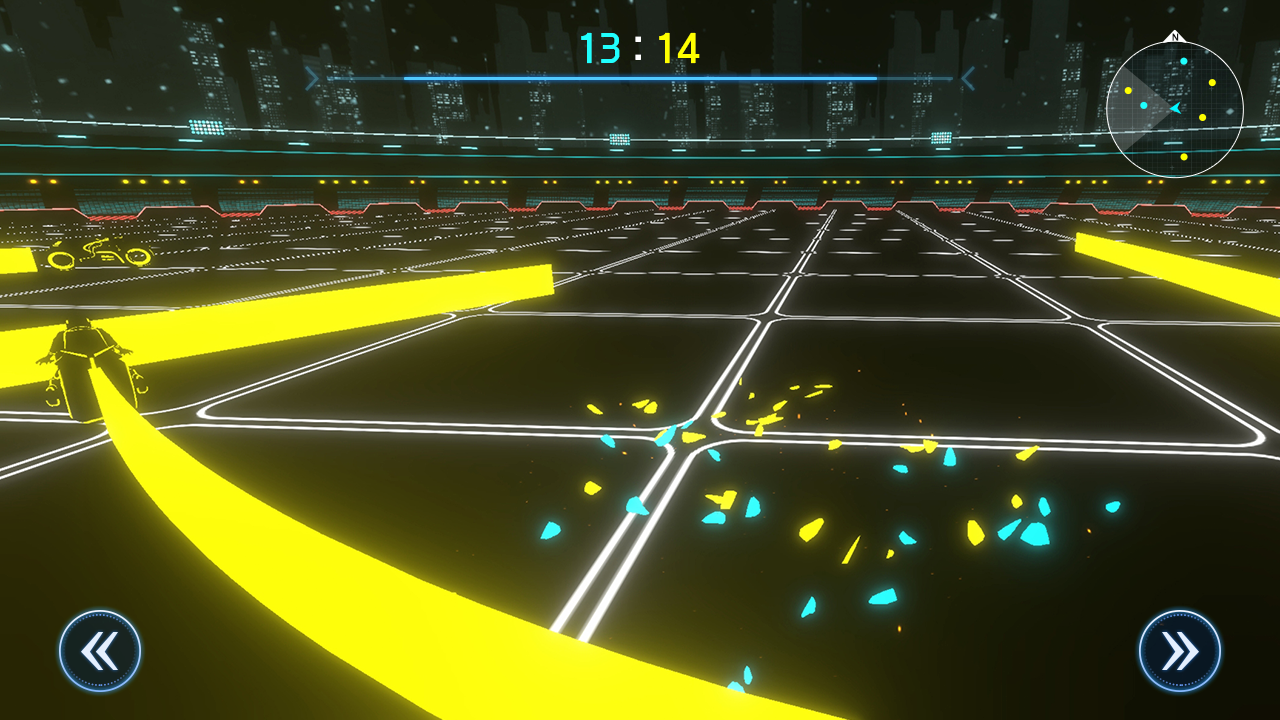
Task: Click the yellow enemy dot at minimap bottom
Action: 1184,157
